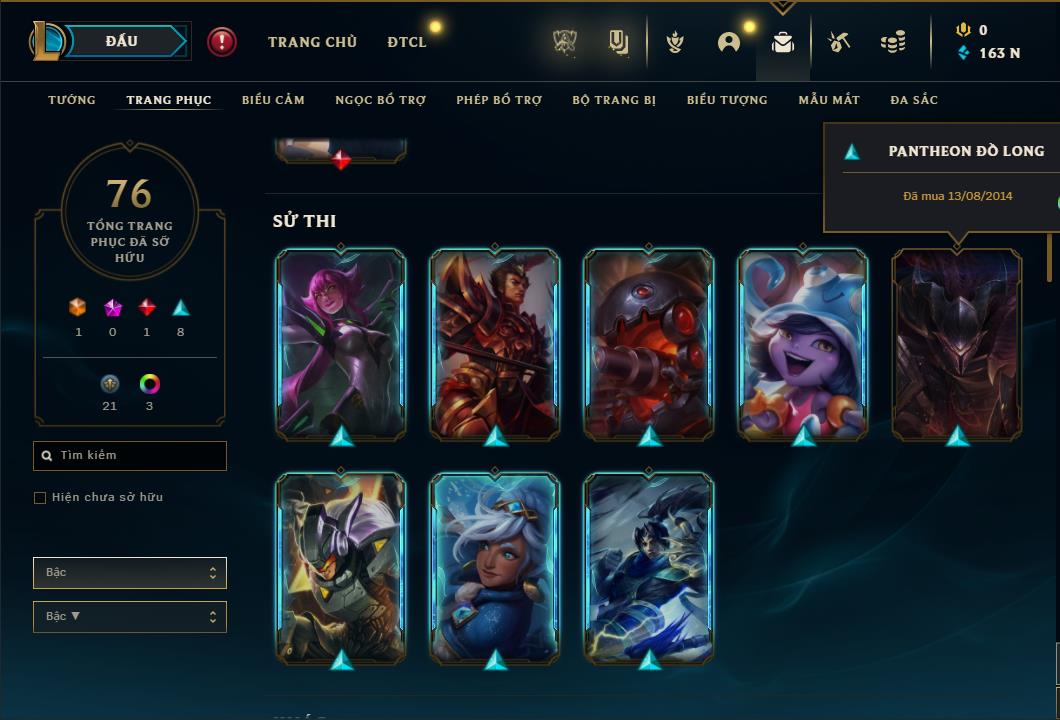
Task: Open the crafting hammer icon
Action: click(x=839, y=42)
